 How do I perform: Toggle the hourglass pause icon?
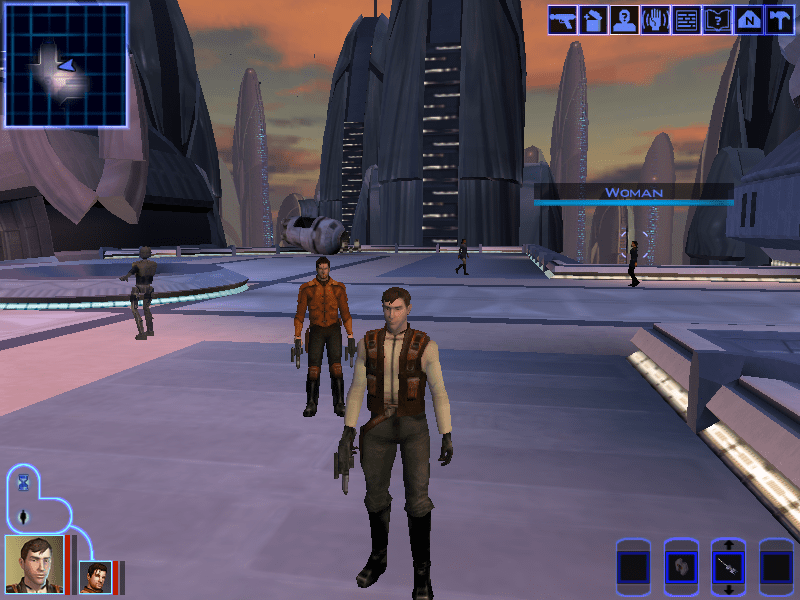pos(24,483)
